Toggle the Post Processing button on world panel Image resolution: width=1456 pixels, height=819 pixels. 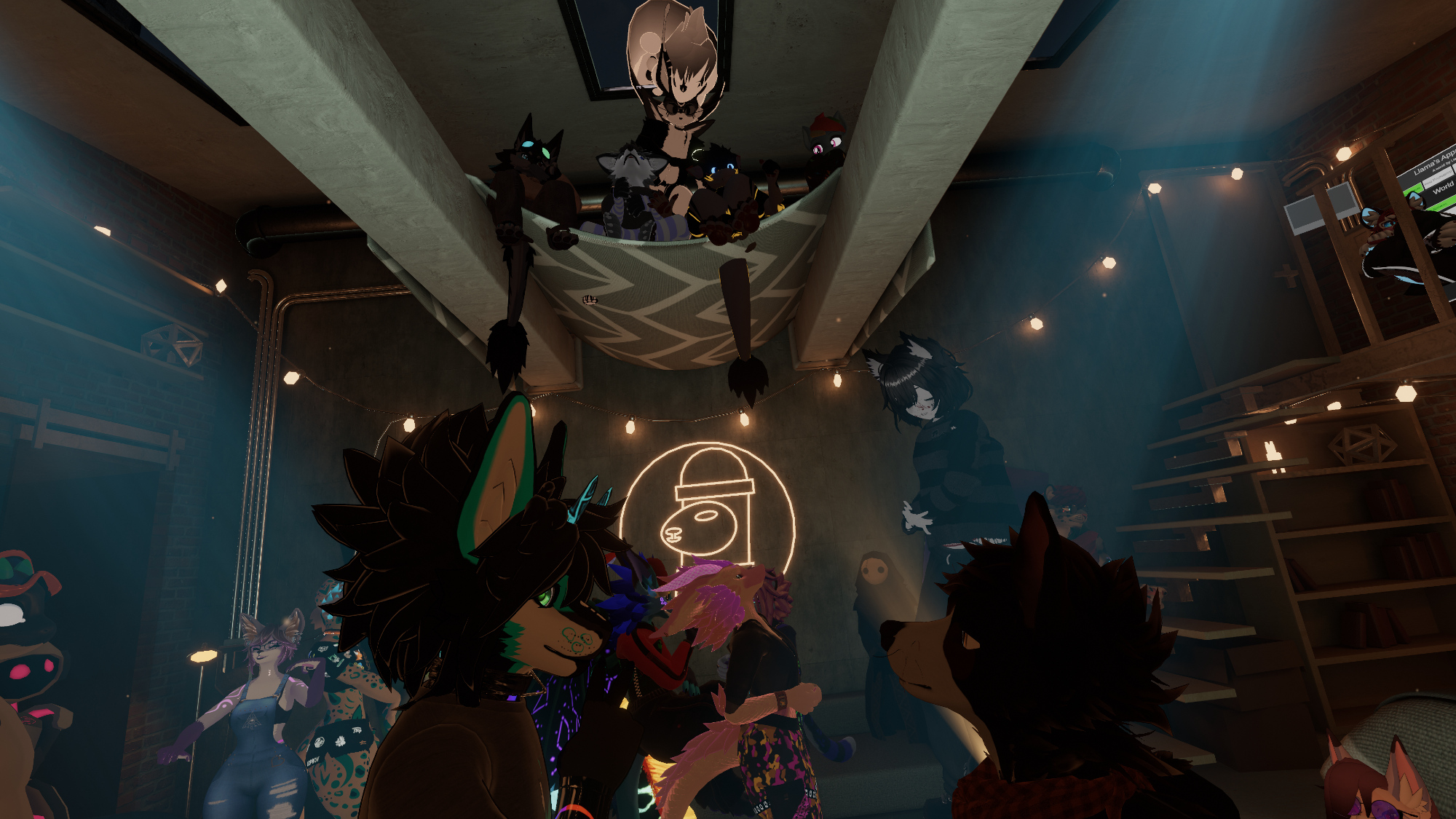point(1438,178)
